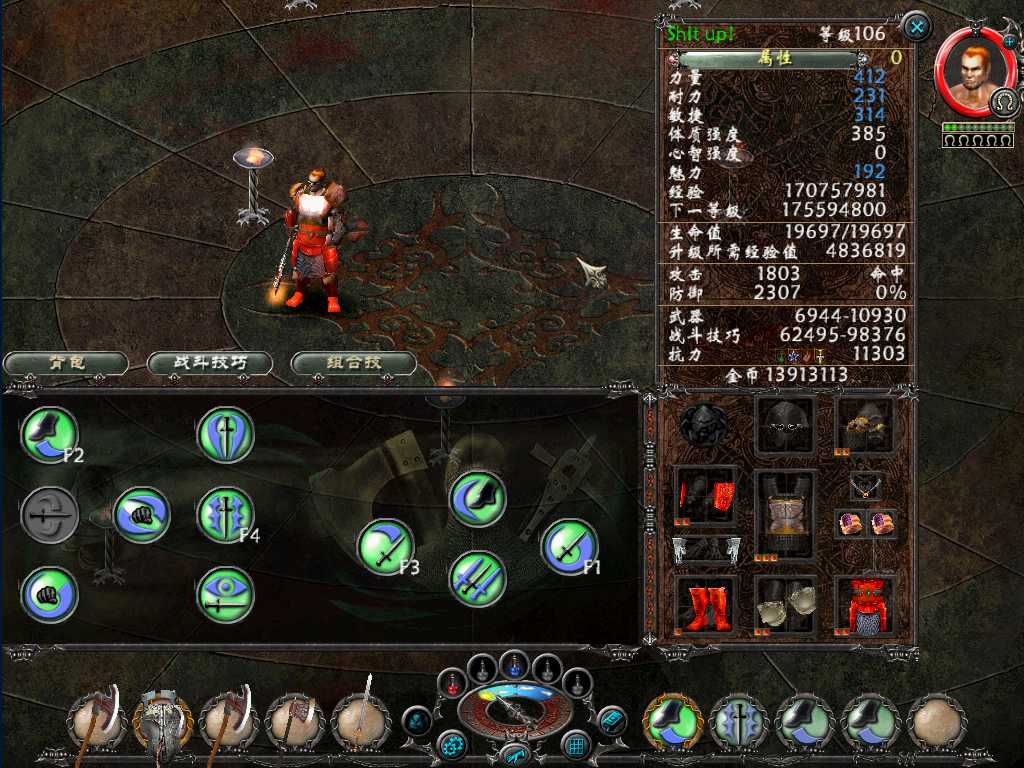Select the spiked sword skill marked F4

(x=225, y=515)
